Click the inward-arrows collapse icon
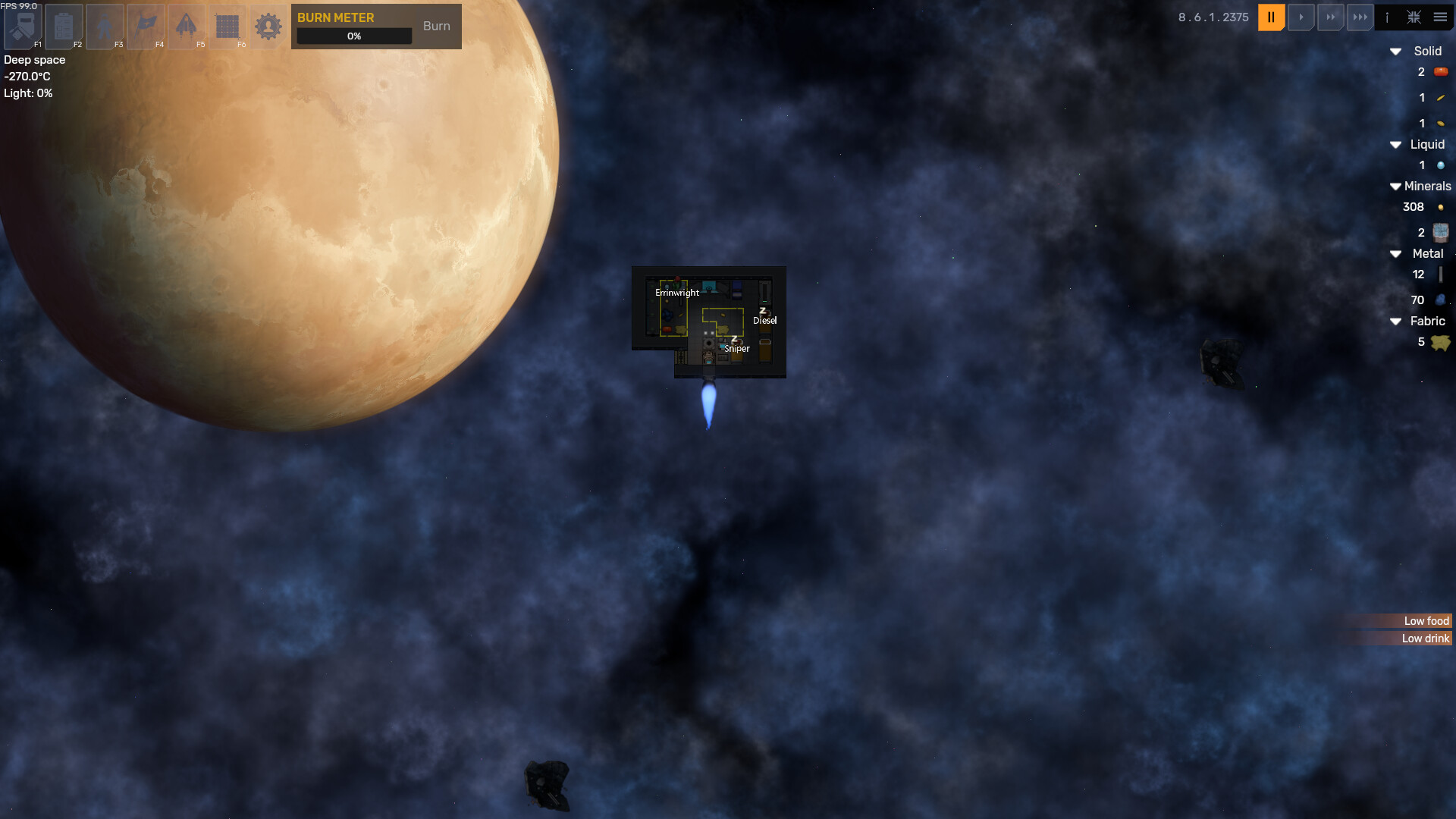This screenshot has height=819, width=1456. 1414,17
